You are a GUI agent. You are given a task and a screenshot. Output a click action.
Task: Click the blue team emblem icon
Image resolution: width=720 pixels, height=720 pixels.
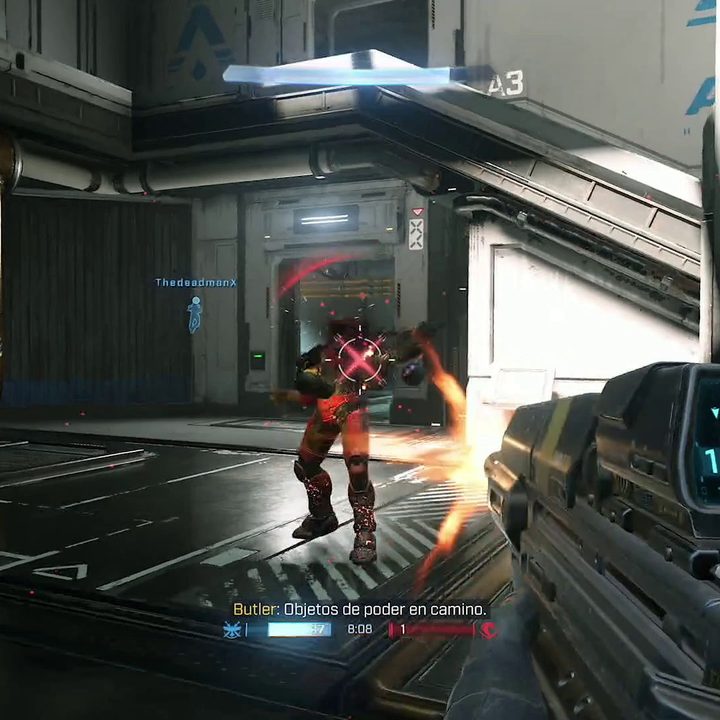233,630
